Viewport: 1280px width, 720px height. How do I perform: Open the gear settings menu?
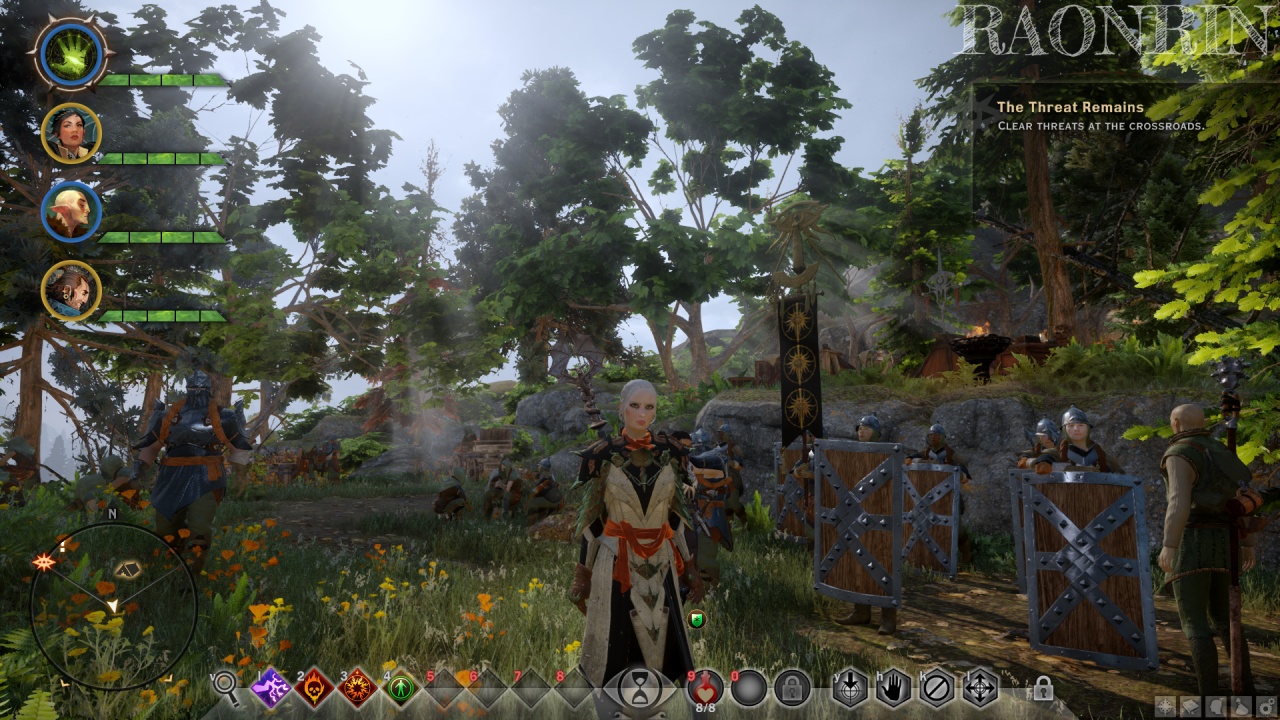1266,707
